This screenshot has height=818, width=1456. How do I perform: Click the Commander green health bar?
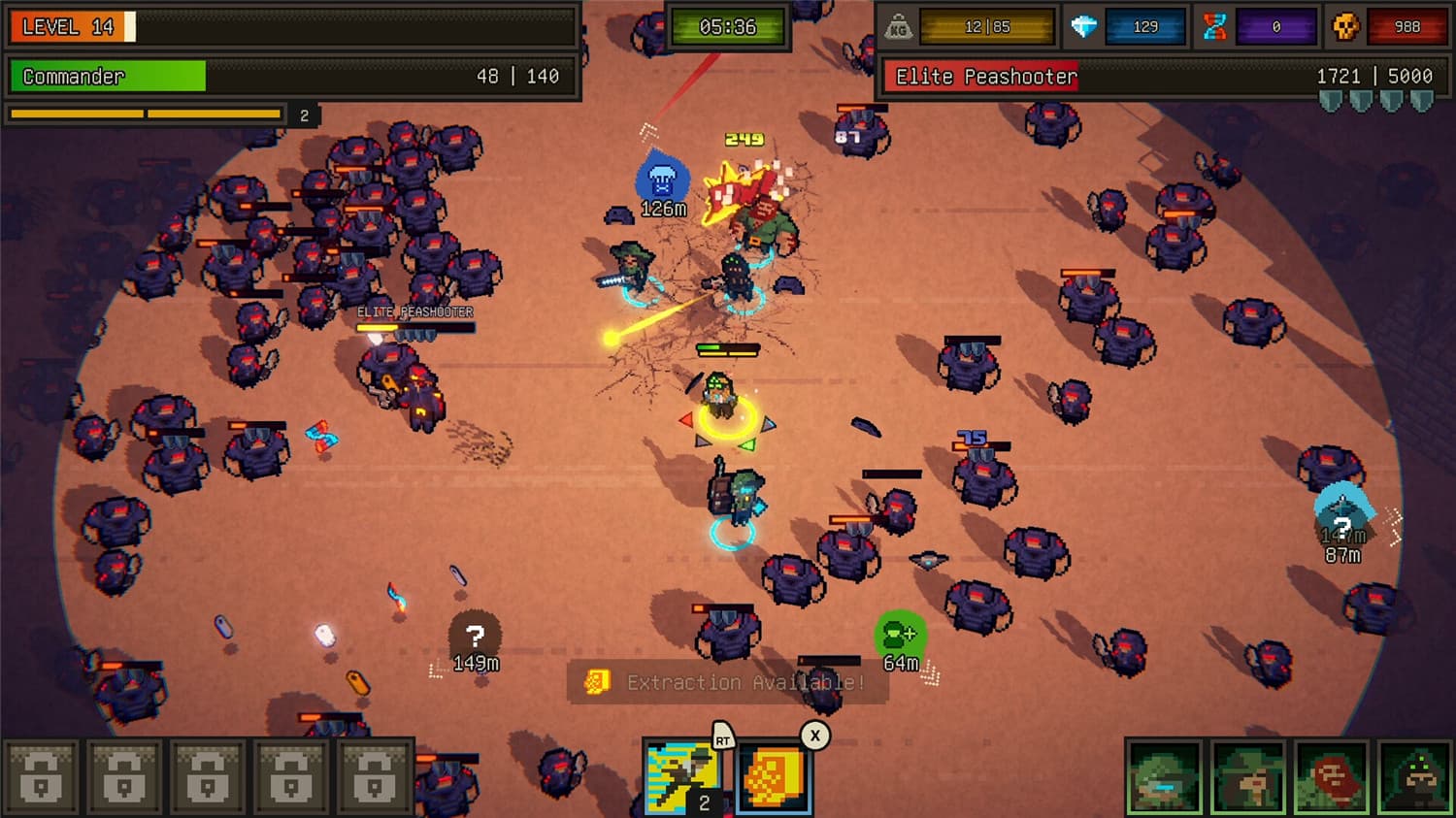[x=107, y=76]
